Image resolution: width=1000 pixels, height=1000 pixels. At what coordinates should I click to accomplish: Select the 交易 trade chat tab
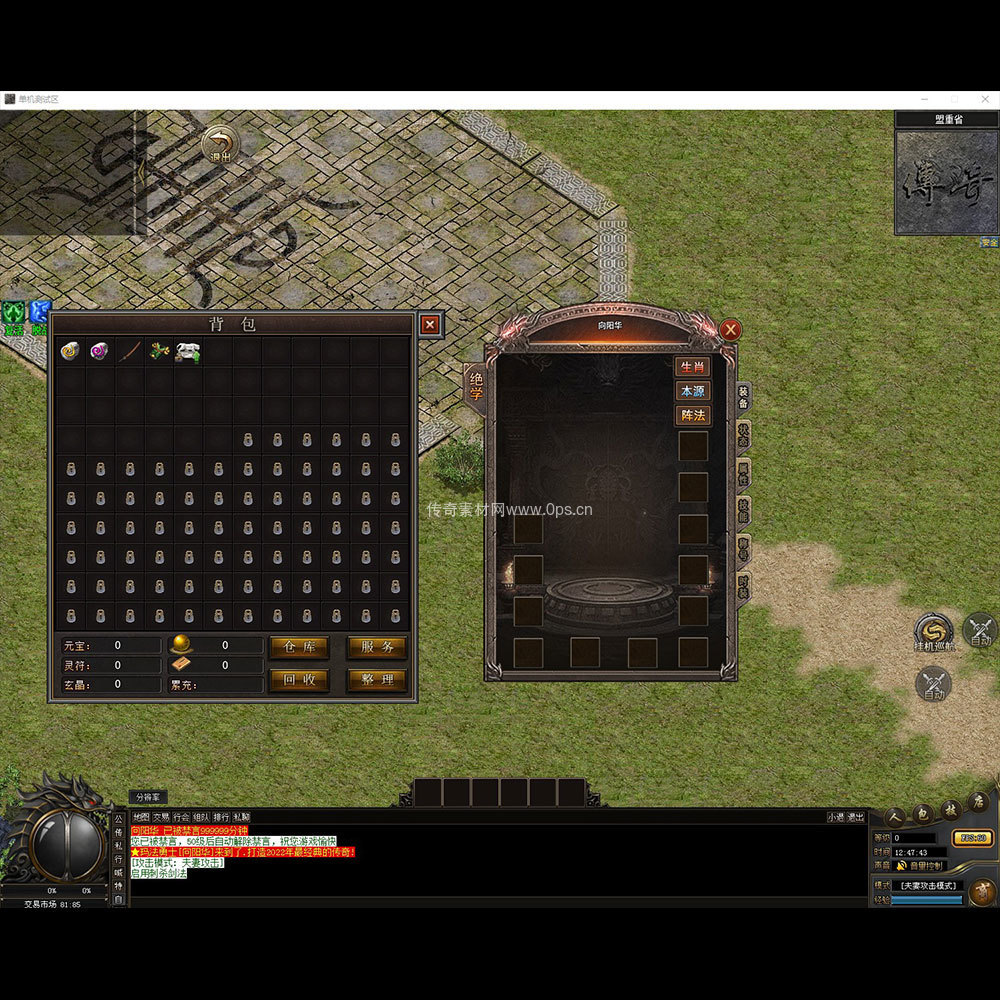coord(161,817)
